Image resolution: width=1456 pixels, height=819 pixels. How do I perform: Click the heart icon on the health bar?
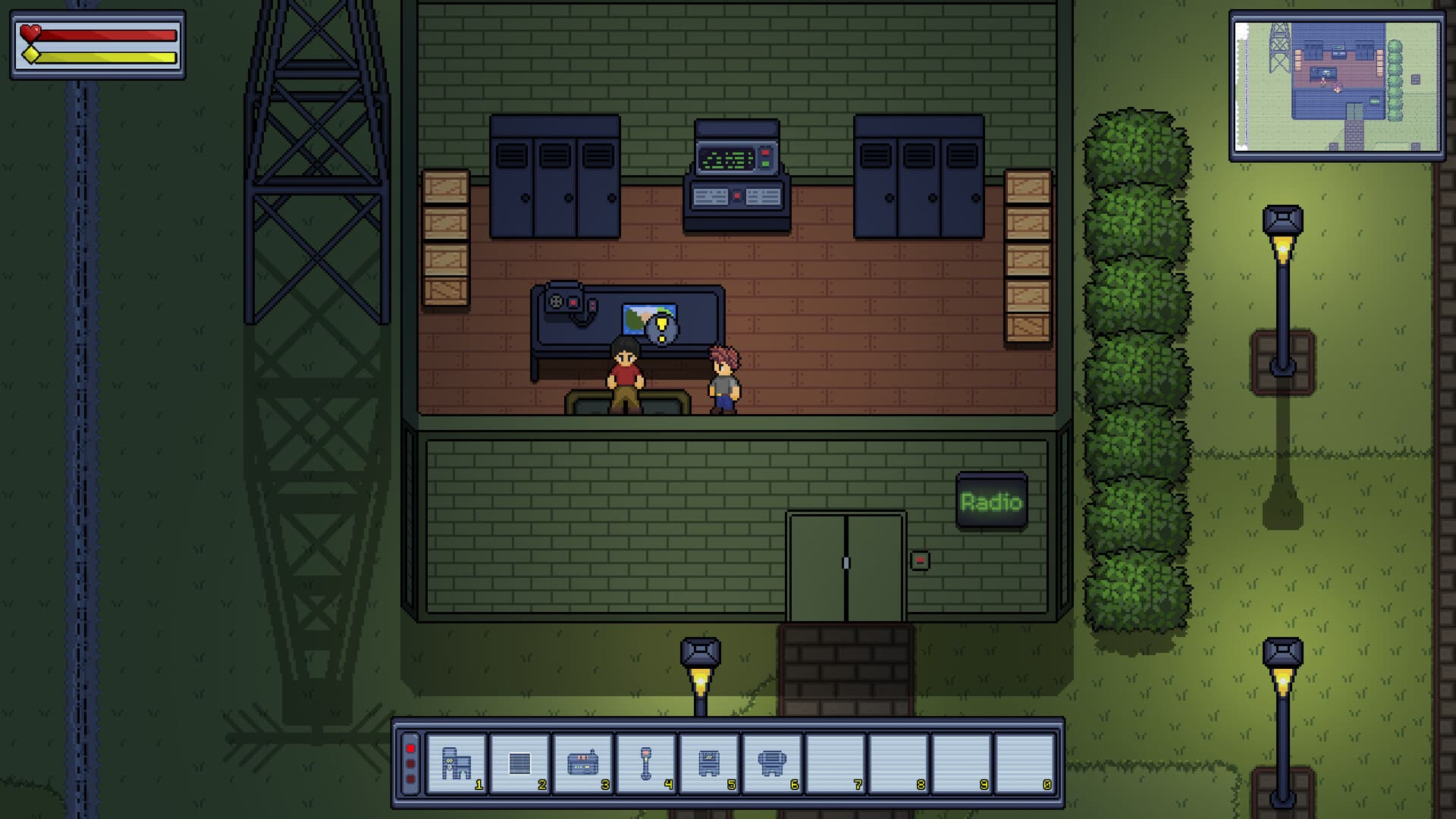coord(31,34)
